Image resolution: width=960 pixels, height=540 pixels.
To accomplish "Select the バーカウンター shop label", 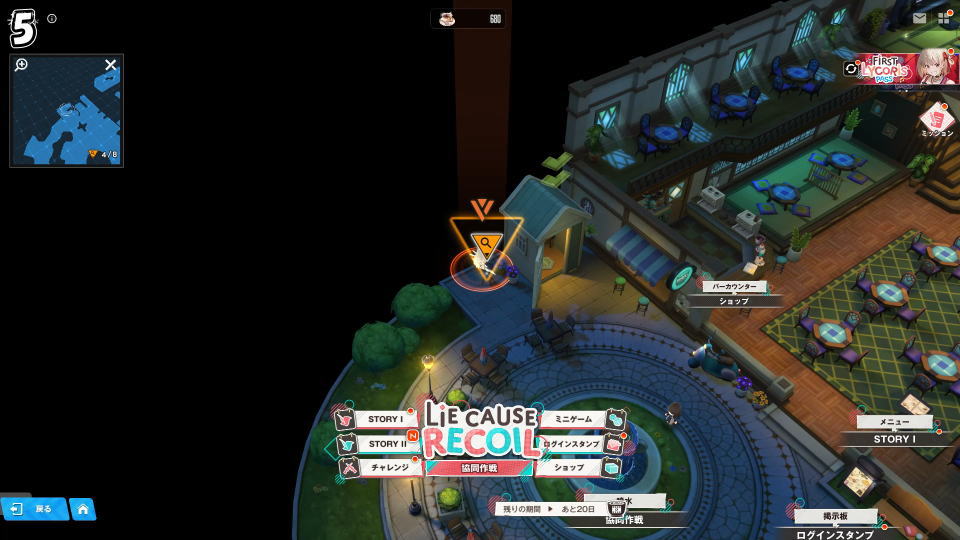I will [733, 287].
